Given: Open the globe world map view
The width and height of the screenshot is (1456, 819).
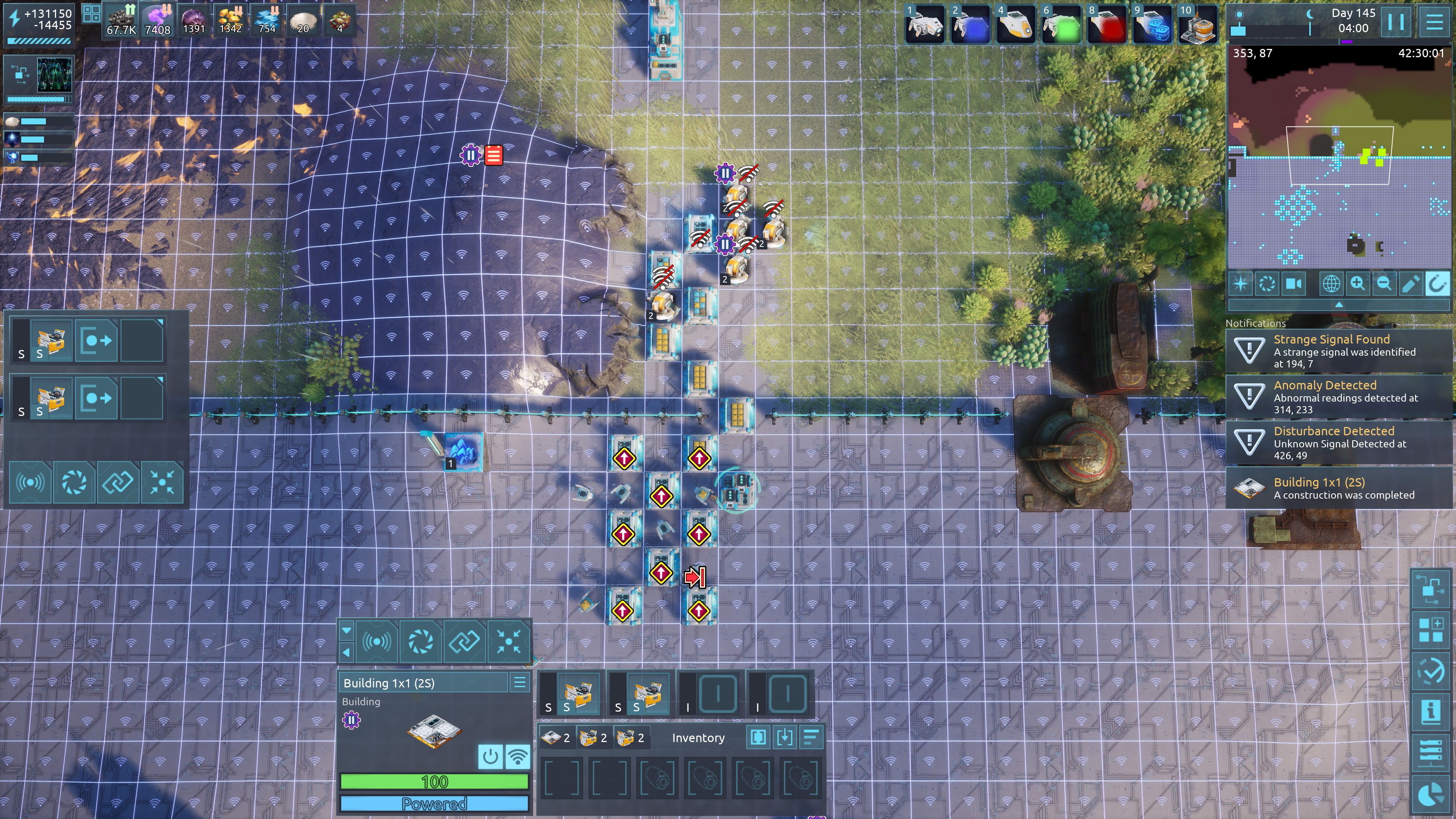Looking at the screenshot, I should coord(1330,283).
